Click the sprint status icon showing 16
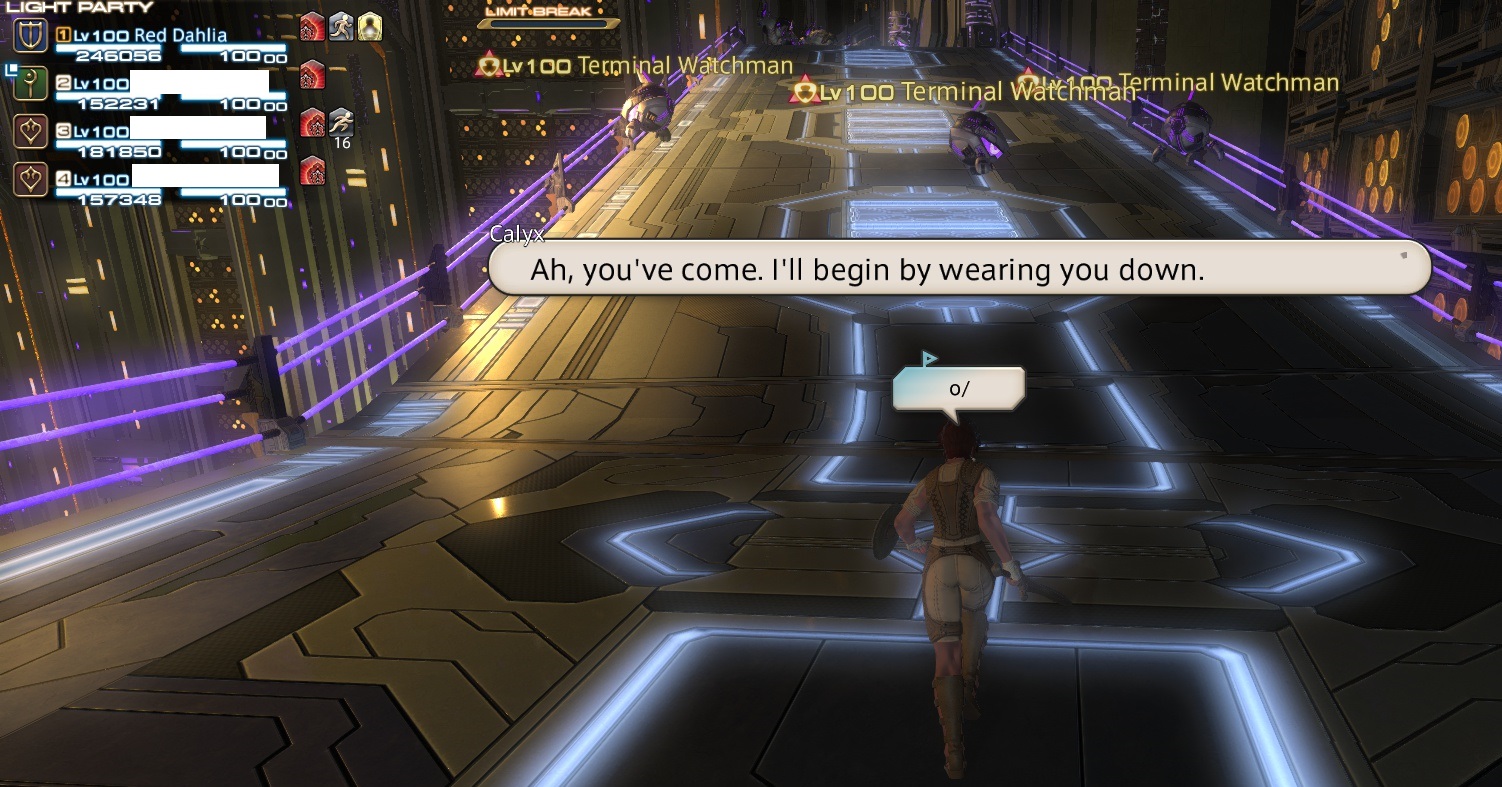 click(x=342, y=122)
